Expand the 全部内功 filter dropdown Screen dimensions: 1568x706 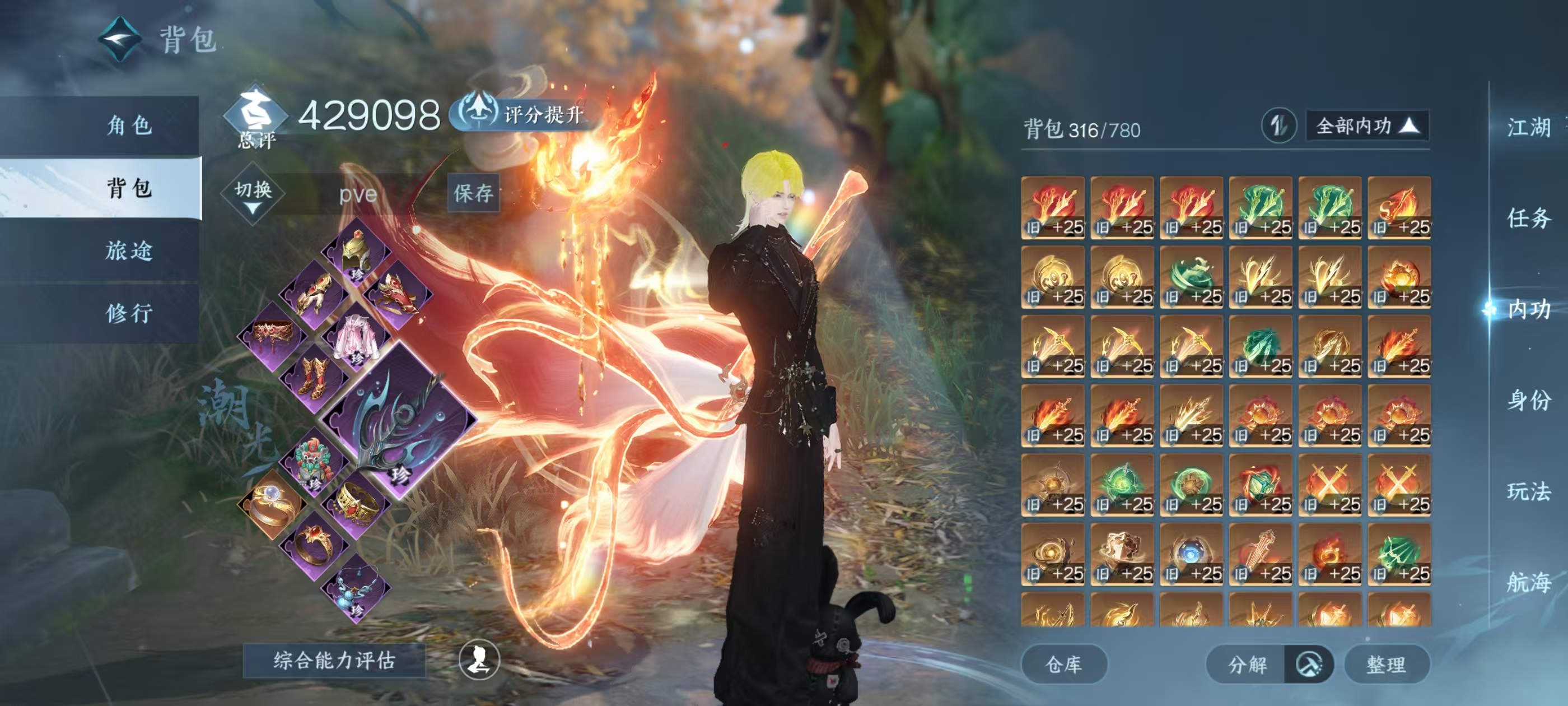tap(1366, 126)
